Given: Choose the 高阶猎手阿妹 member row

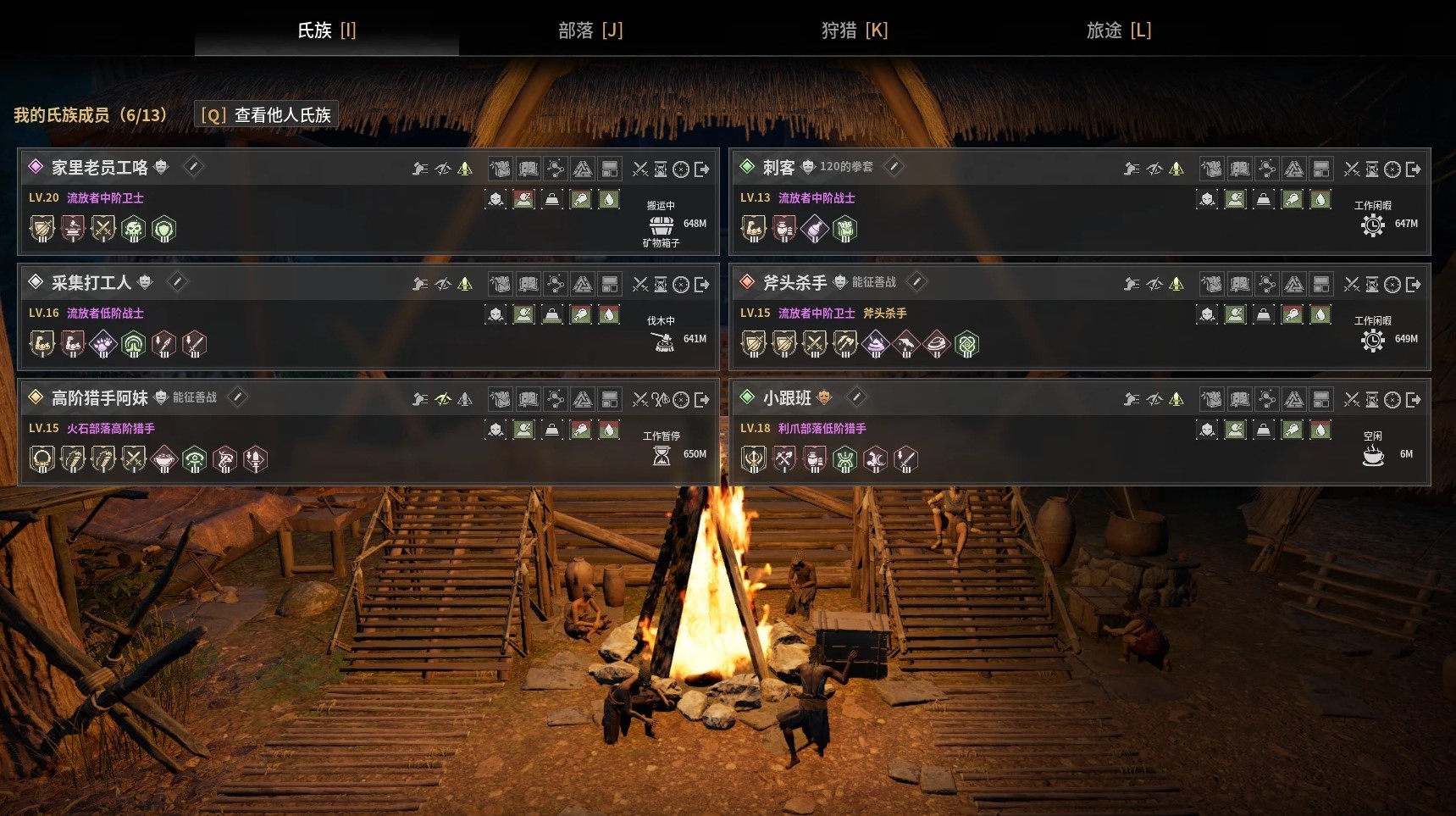Looking at the screenshot, I should 99,397.
